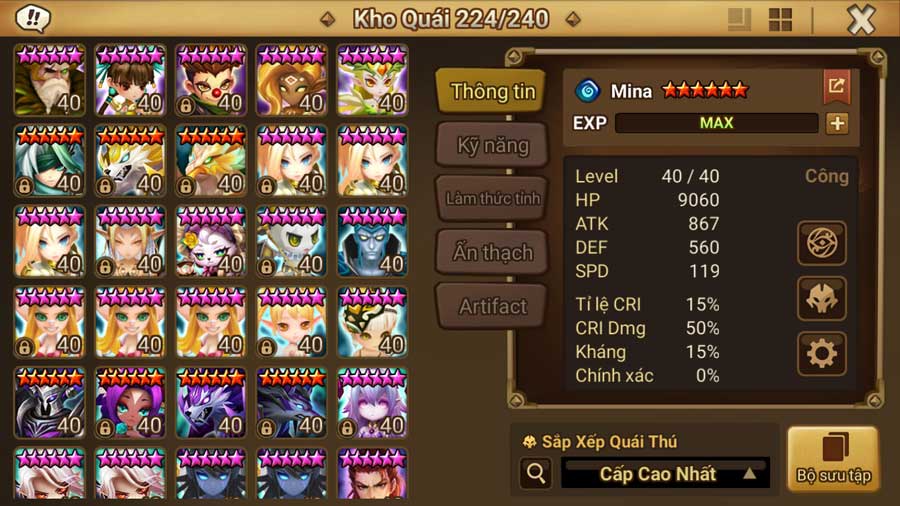Open the demon mask icon button

tap(821, 298)
